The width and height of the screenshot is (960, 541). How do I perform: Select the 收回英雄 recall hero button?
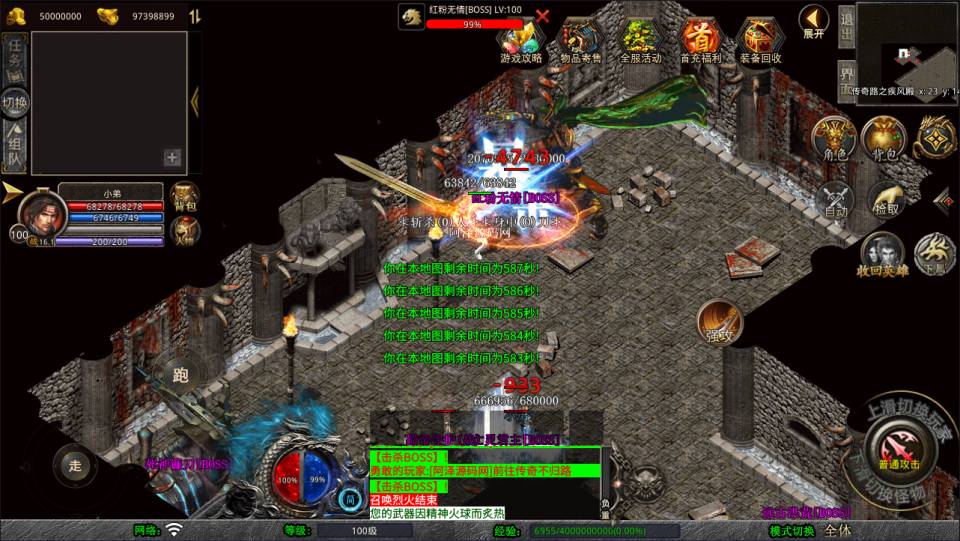(x=881, y=254)
